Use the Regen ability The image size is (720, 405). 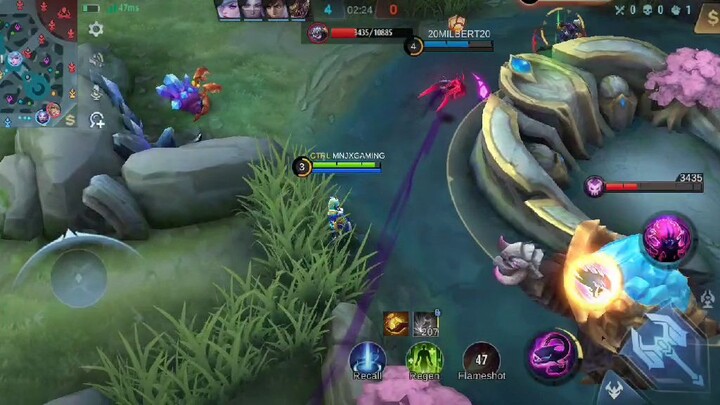(424, 359)
